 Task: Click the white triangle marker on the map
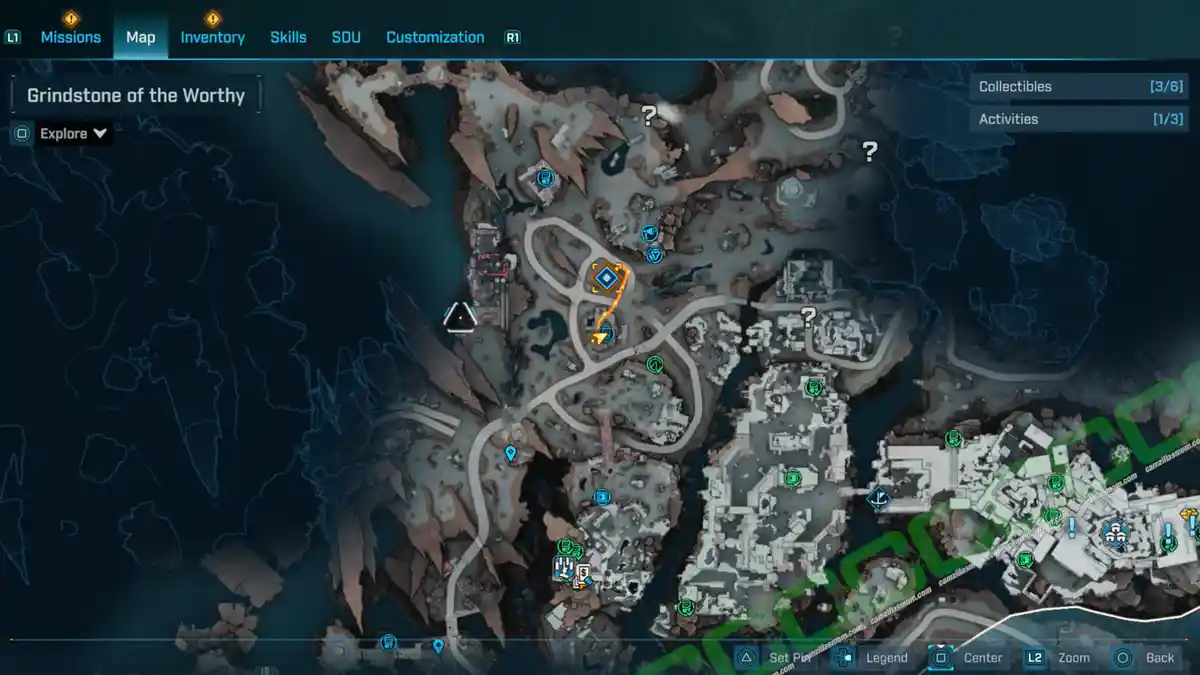(x=460, y=317)
